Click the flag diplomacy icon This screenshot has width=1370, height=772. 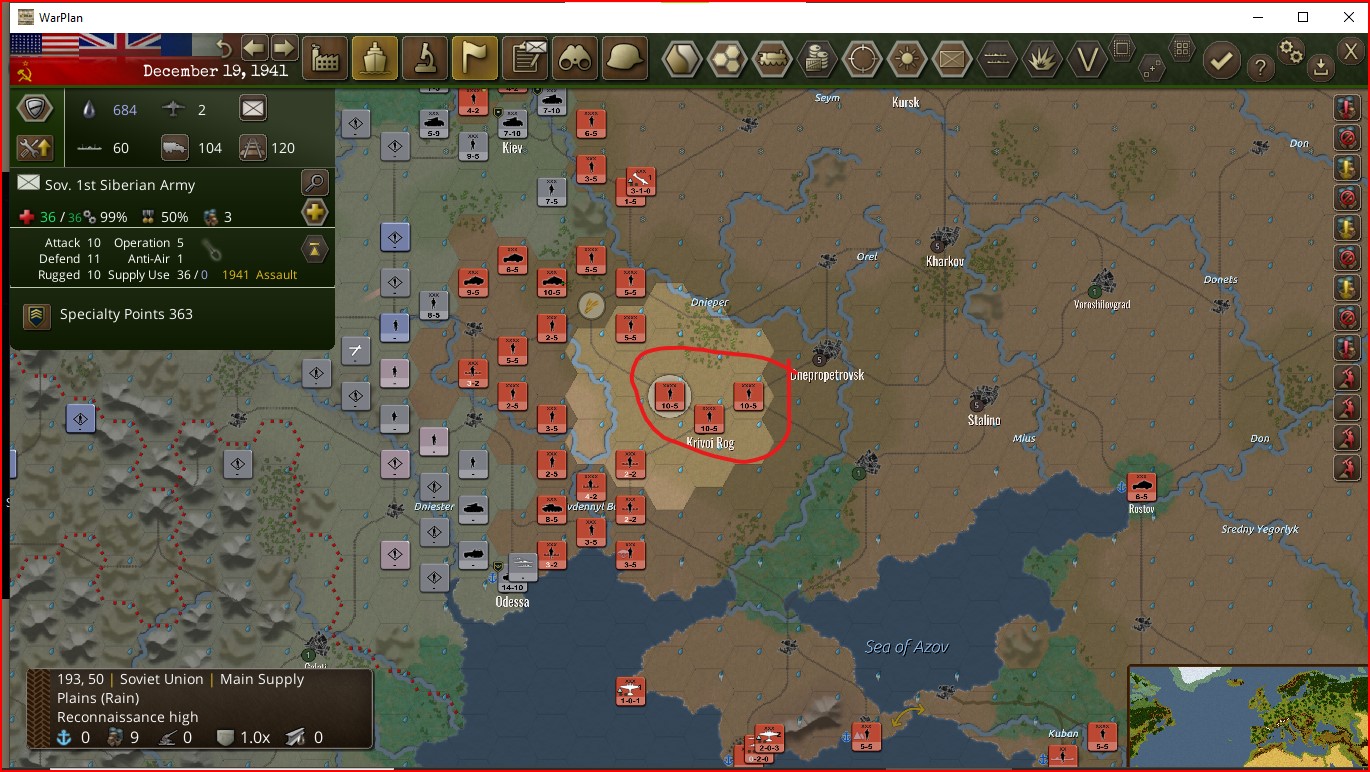click(474, 57)
